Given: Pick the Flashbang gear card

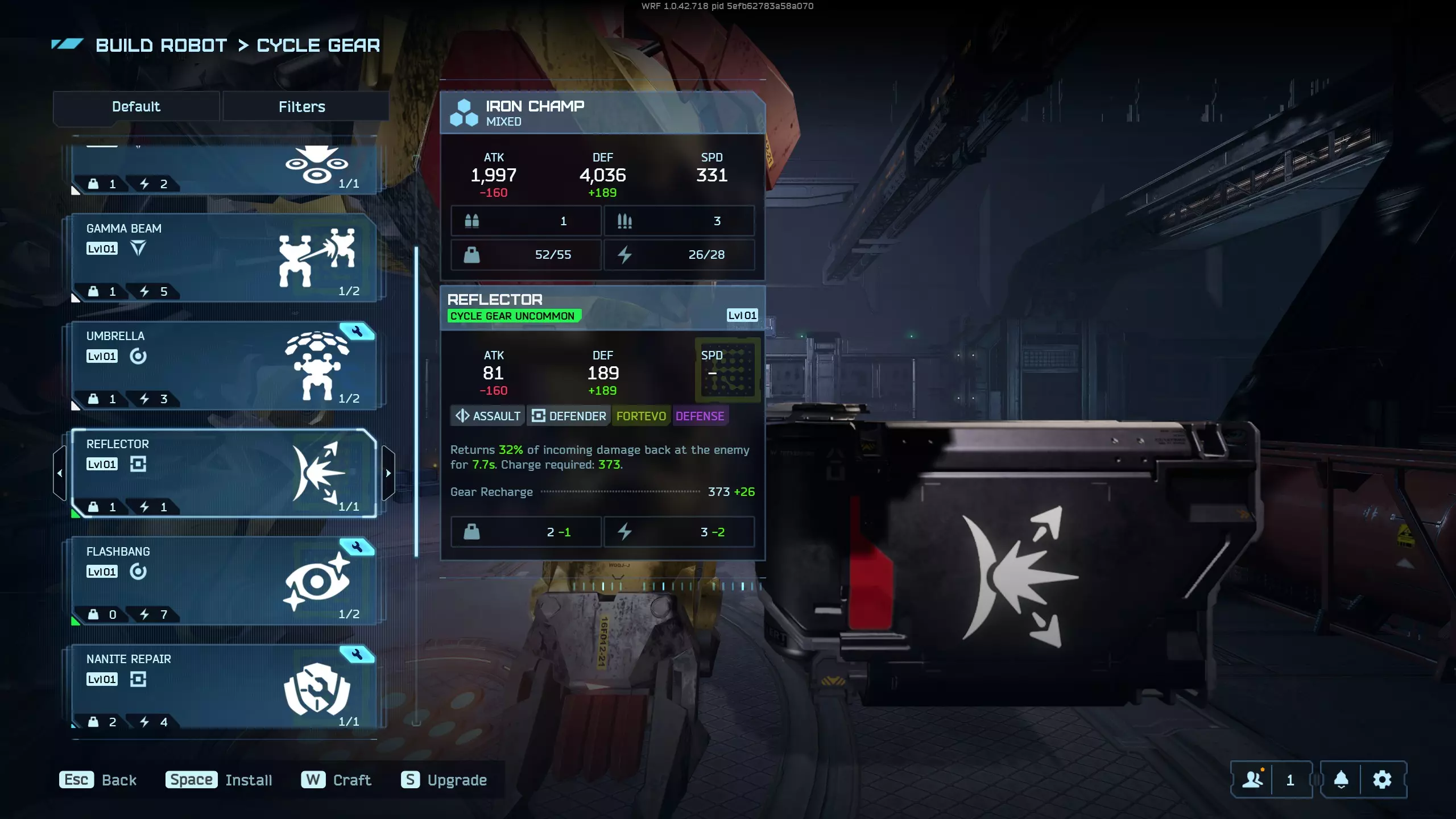Looking at the screenshot, I should [223, 581].
